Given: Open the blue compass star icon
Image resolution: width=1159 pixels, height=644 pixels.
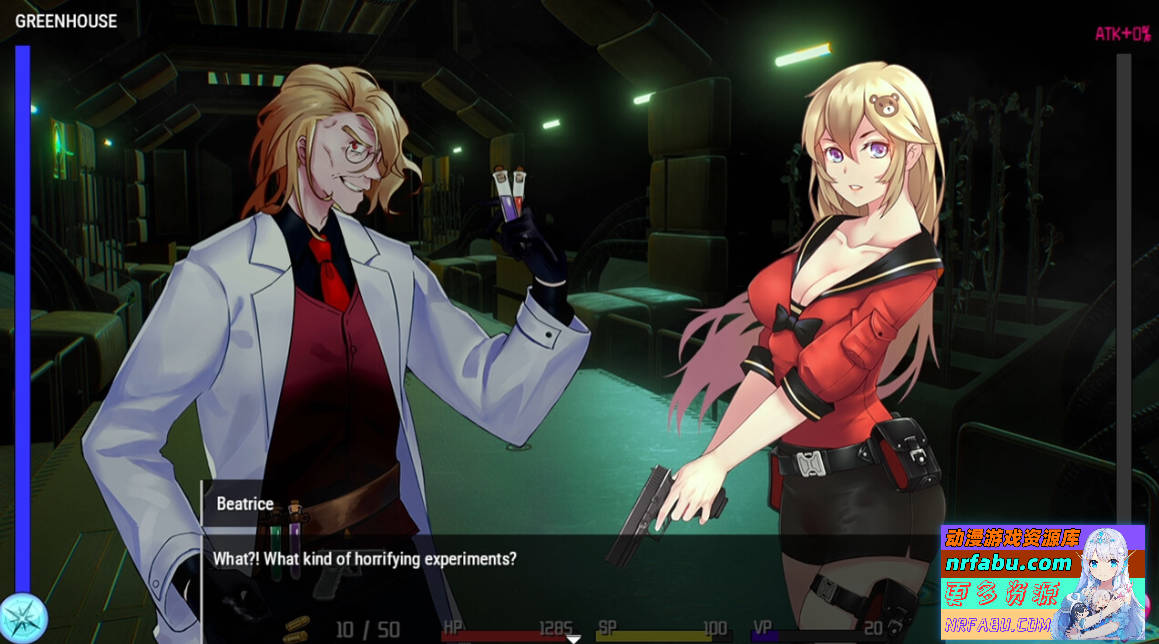Looking at the screenshot, I should pyautogui.click(x=22, y=618).
